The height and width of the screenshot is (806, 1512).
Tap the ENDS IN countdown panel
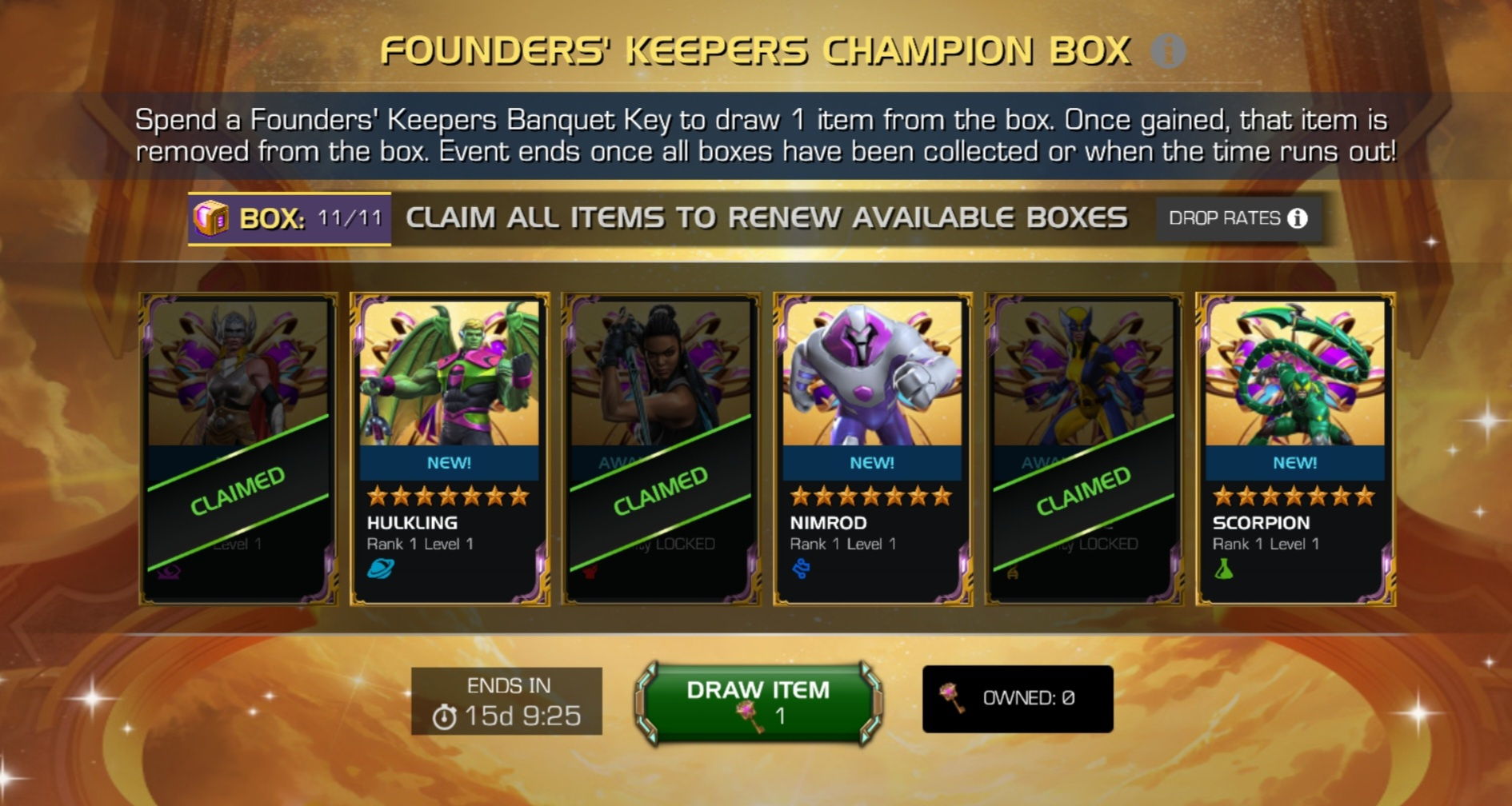(506, 700)
